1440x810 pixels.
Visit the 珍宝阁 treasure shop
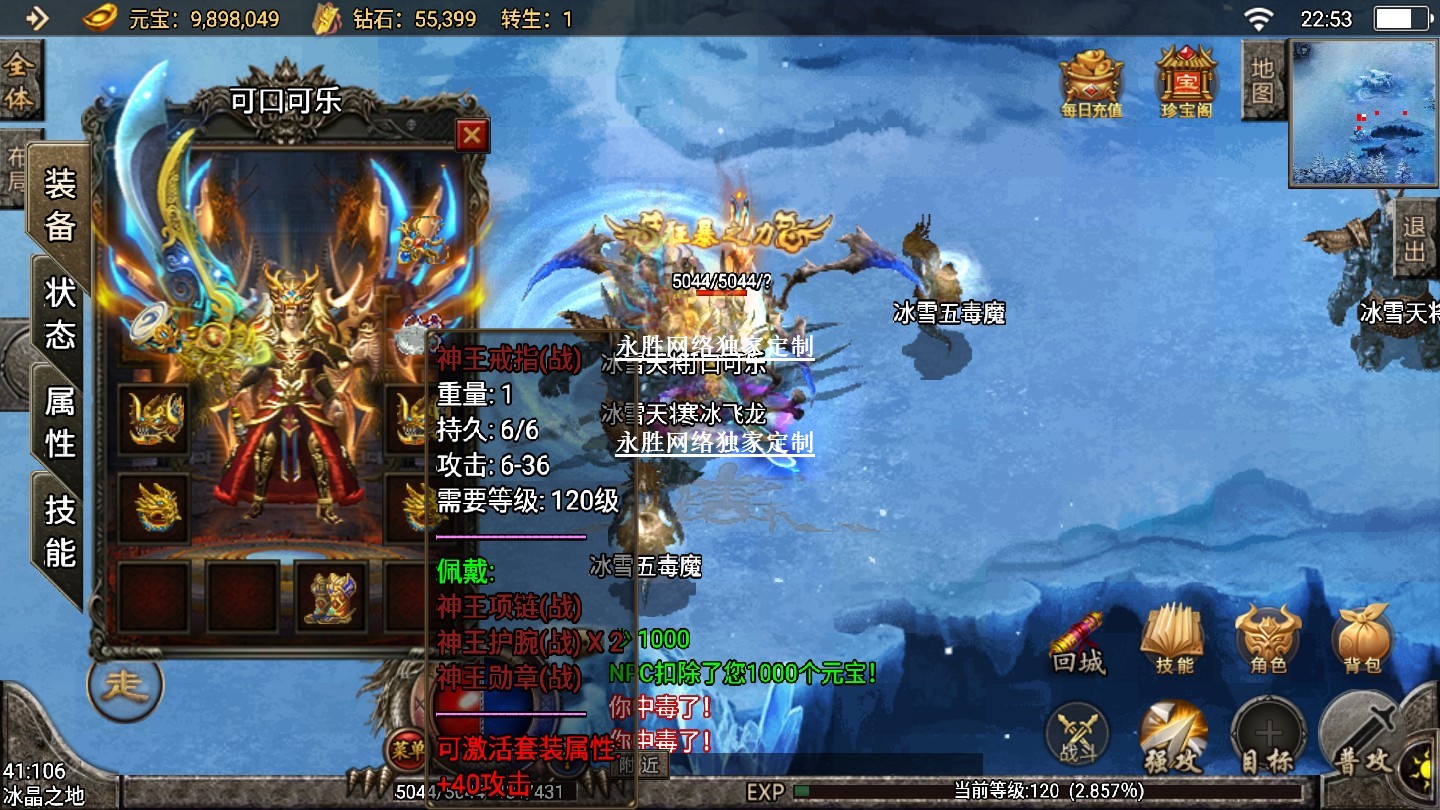[1185, 82]
